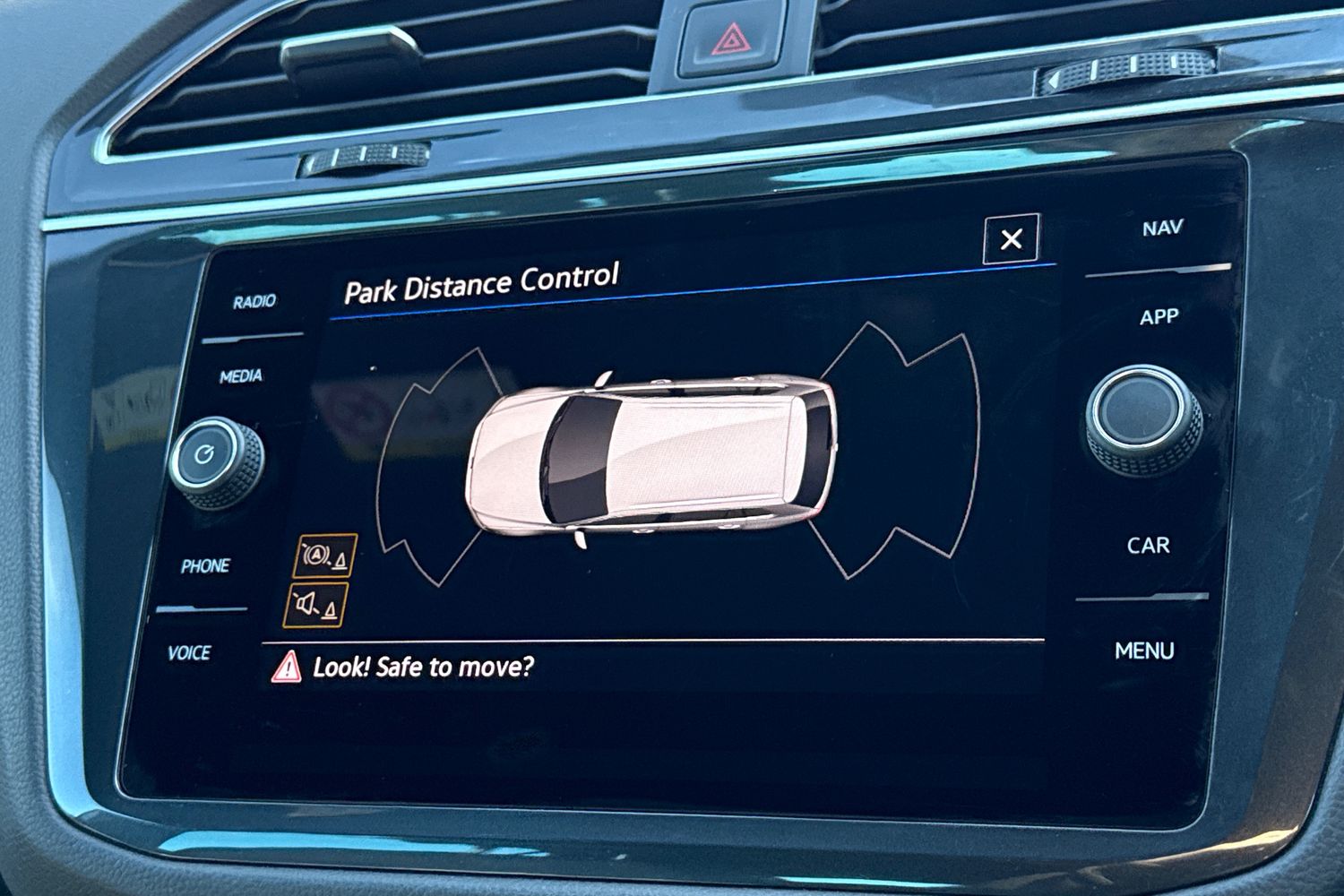
Task: Open the RADIO function
Action: (x=254, y=302)
